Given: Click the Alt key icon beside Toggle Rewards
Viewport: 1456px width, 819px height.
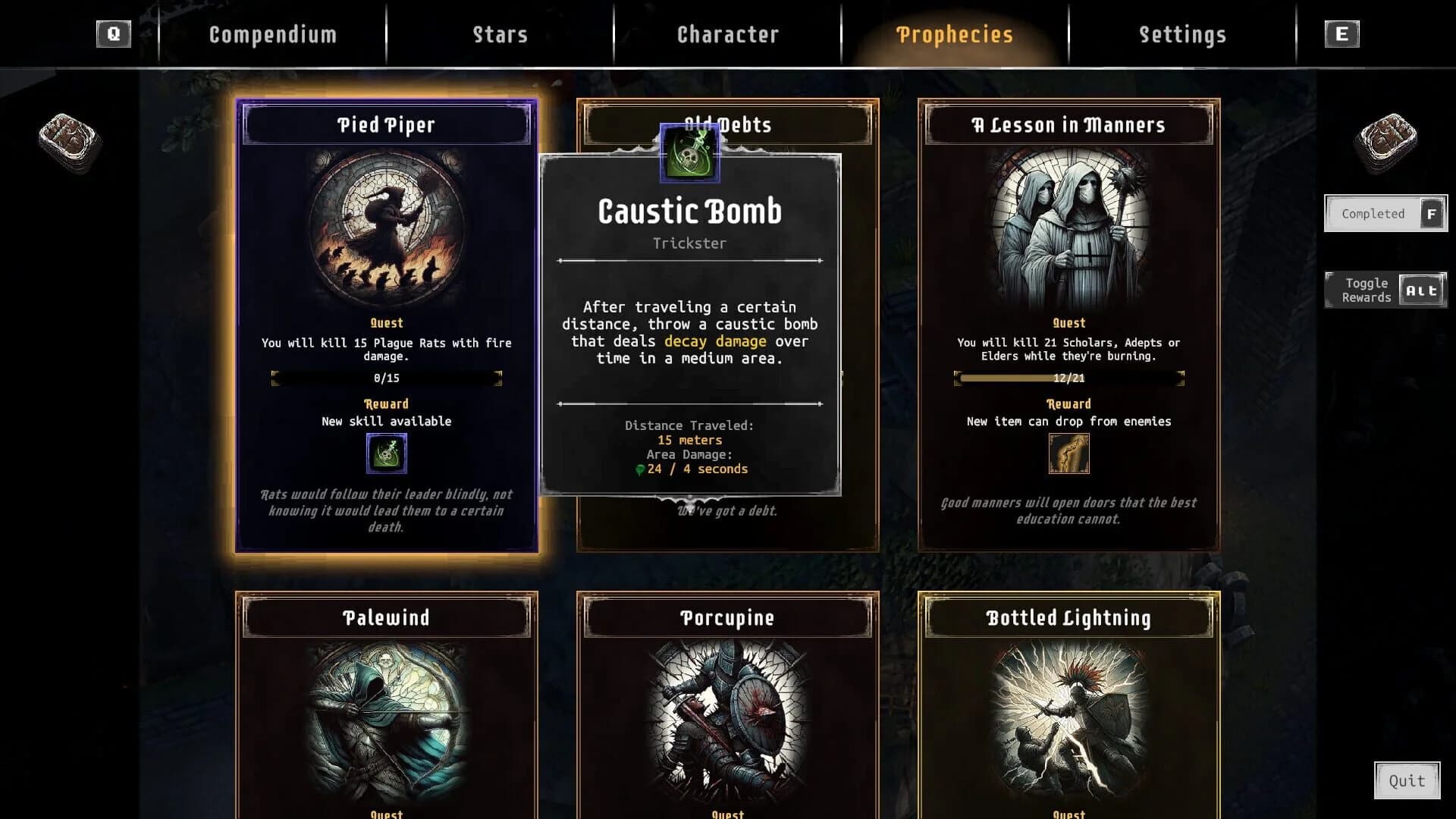Looking at the screenshot, I should click(x=1422, y=289).
